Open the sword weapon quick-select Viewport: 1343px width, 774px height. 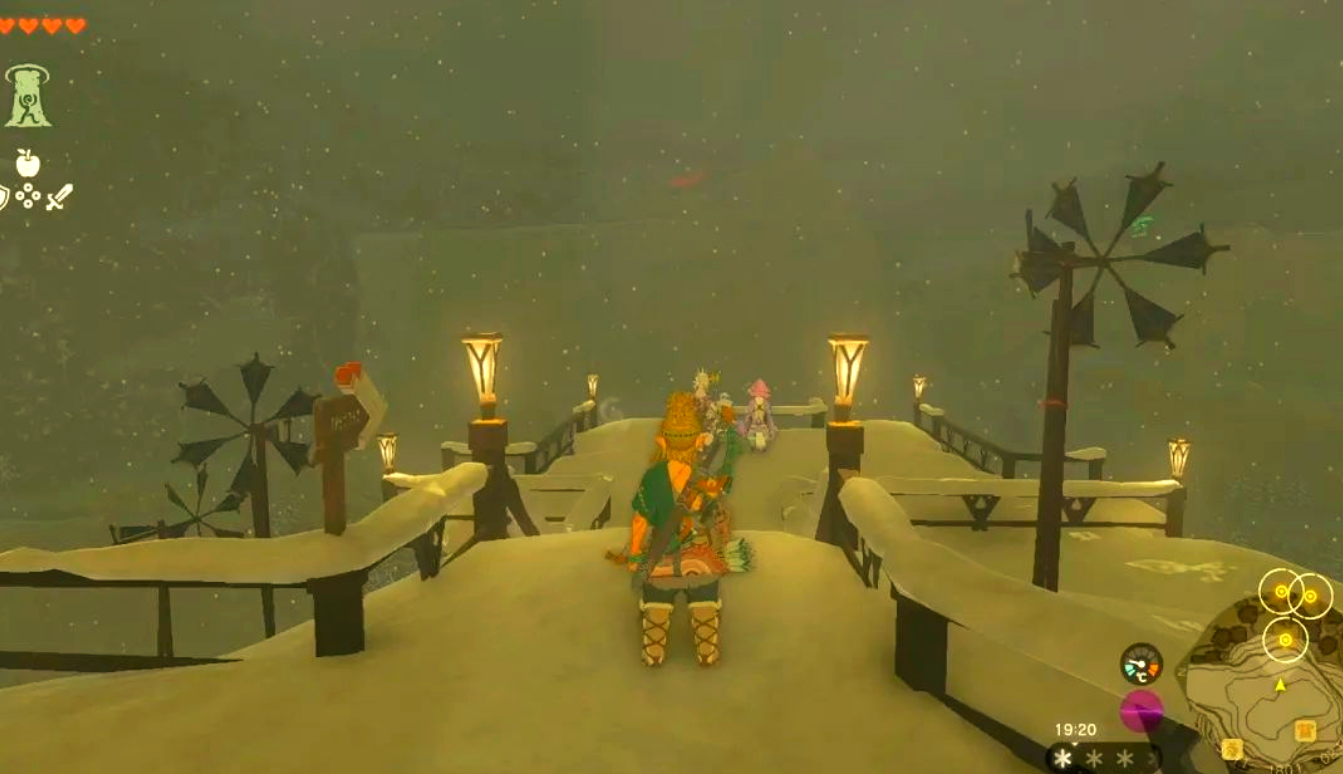coord(59,196)
